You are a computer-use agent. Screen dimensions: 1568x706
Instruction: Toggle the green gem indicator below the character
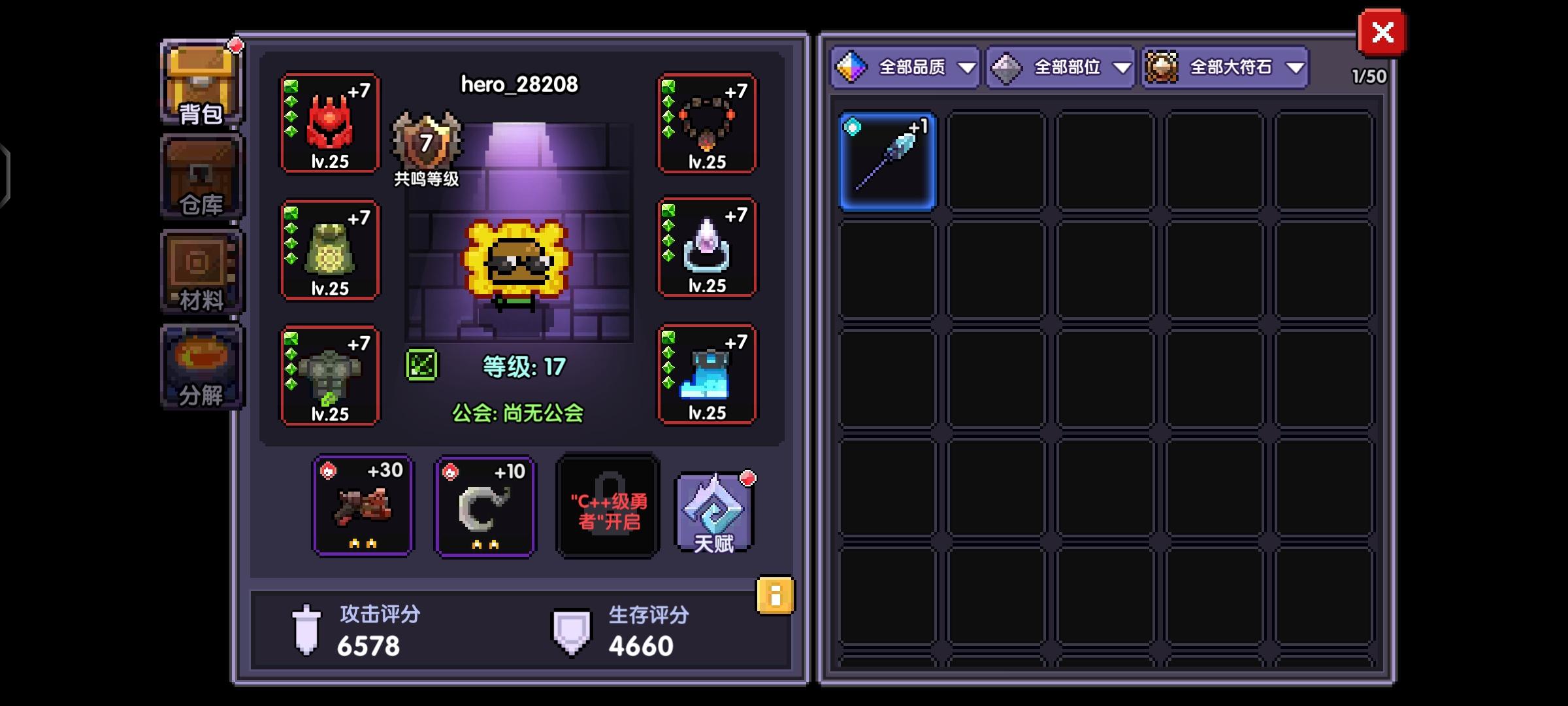pyautogui.click(x=421, y=366)
